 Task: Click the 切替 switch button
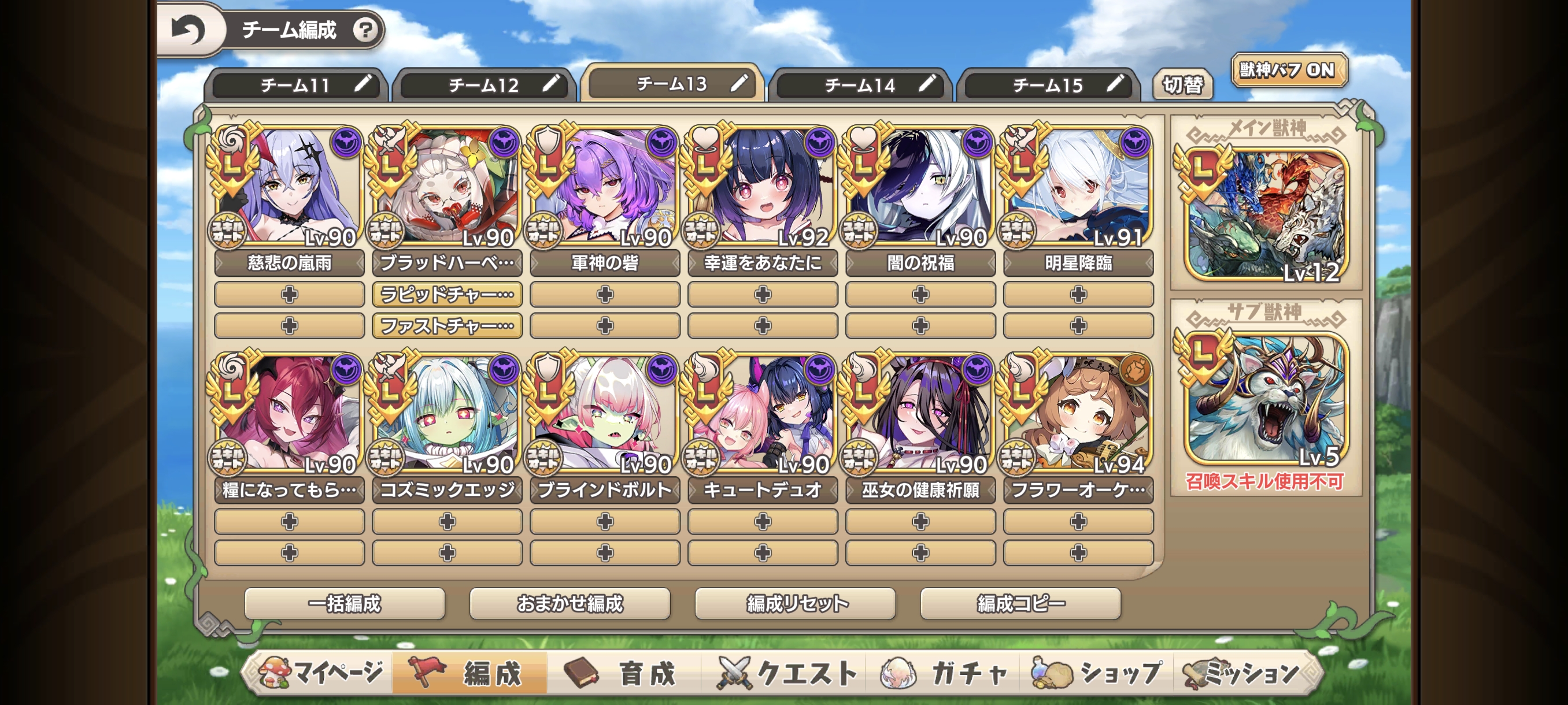click(1182, 84)
